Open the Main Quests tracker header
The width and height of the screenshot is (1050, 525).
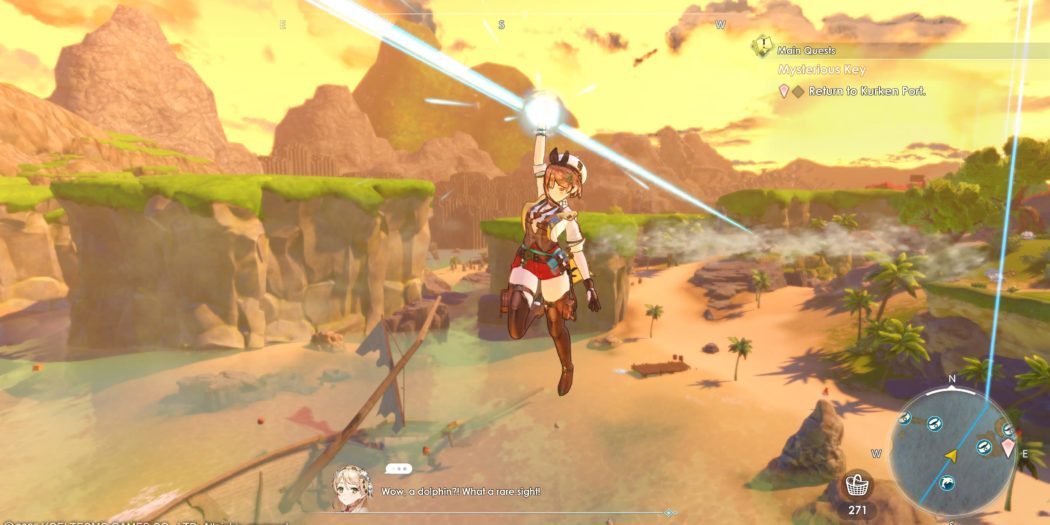[x=808, y=50]
